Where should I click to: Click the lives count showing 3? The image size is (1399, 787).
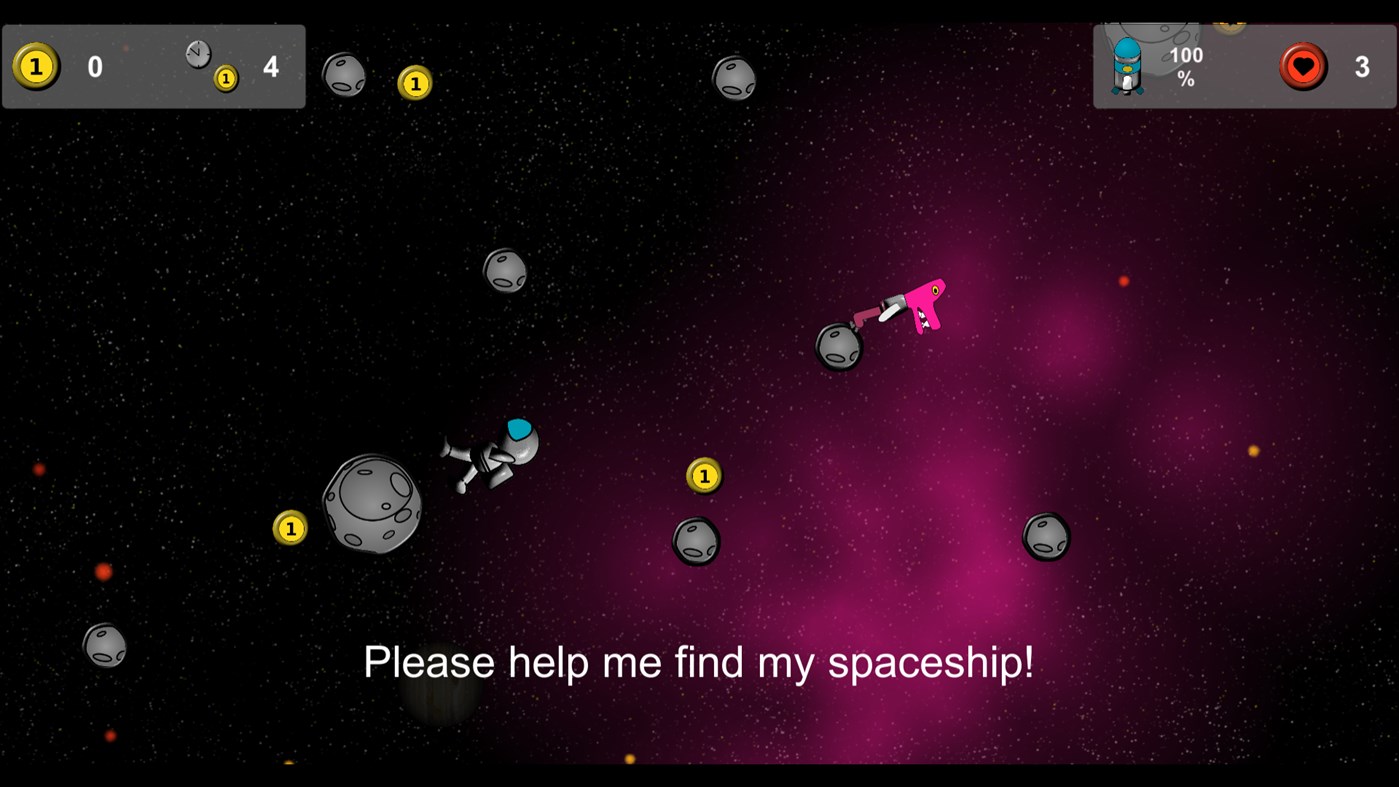click(x=1363, y=66)
